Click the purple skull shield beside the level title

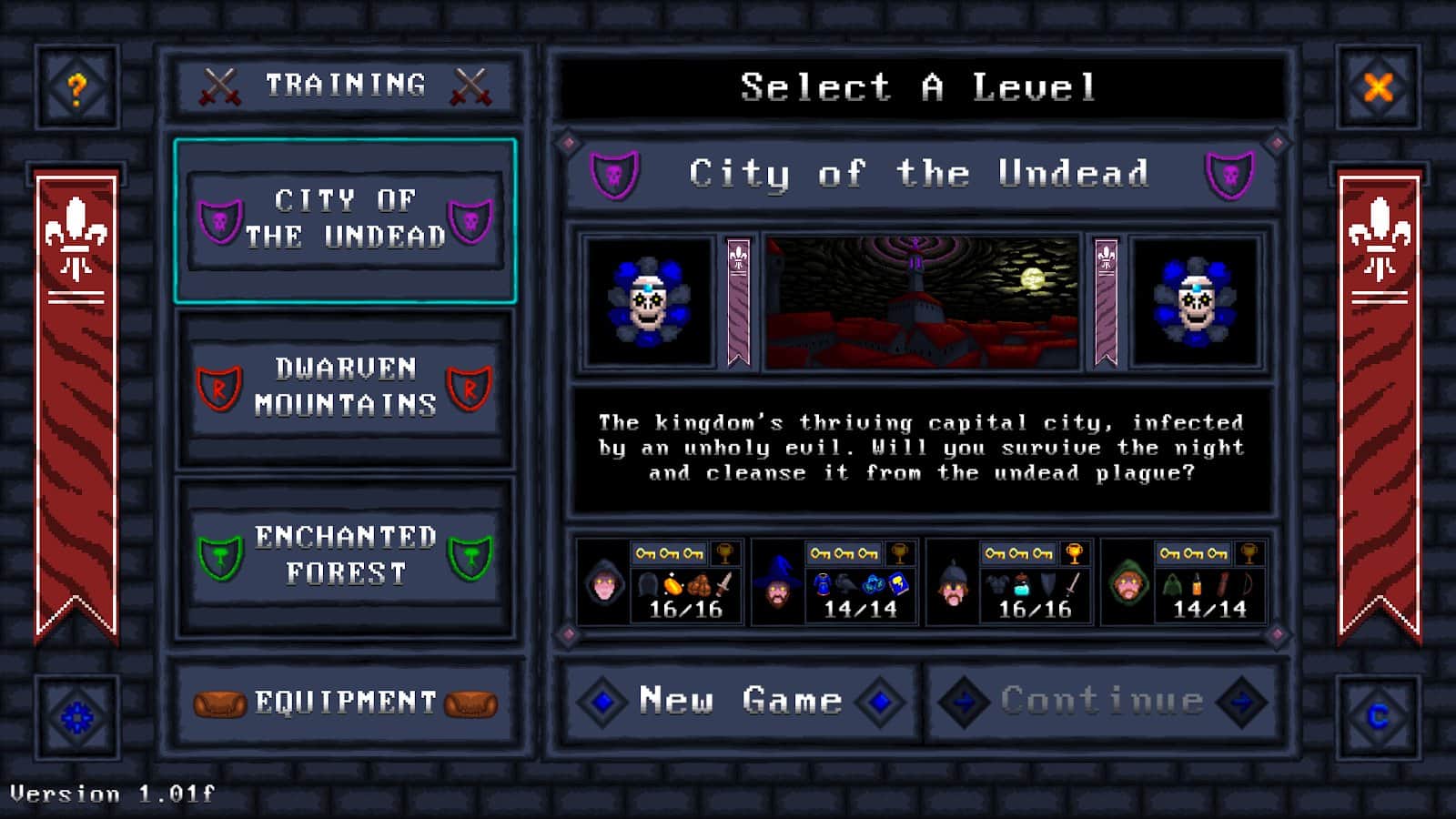pyautogui.click(x=614, y=173)
